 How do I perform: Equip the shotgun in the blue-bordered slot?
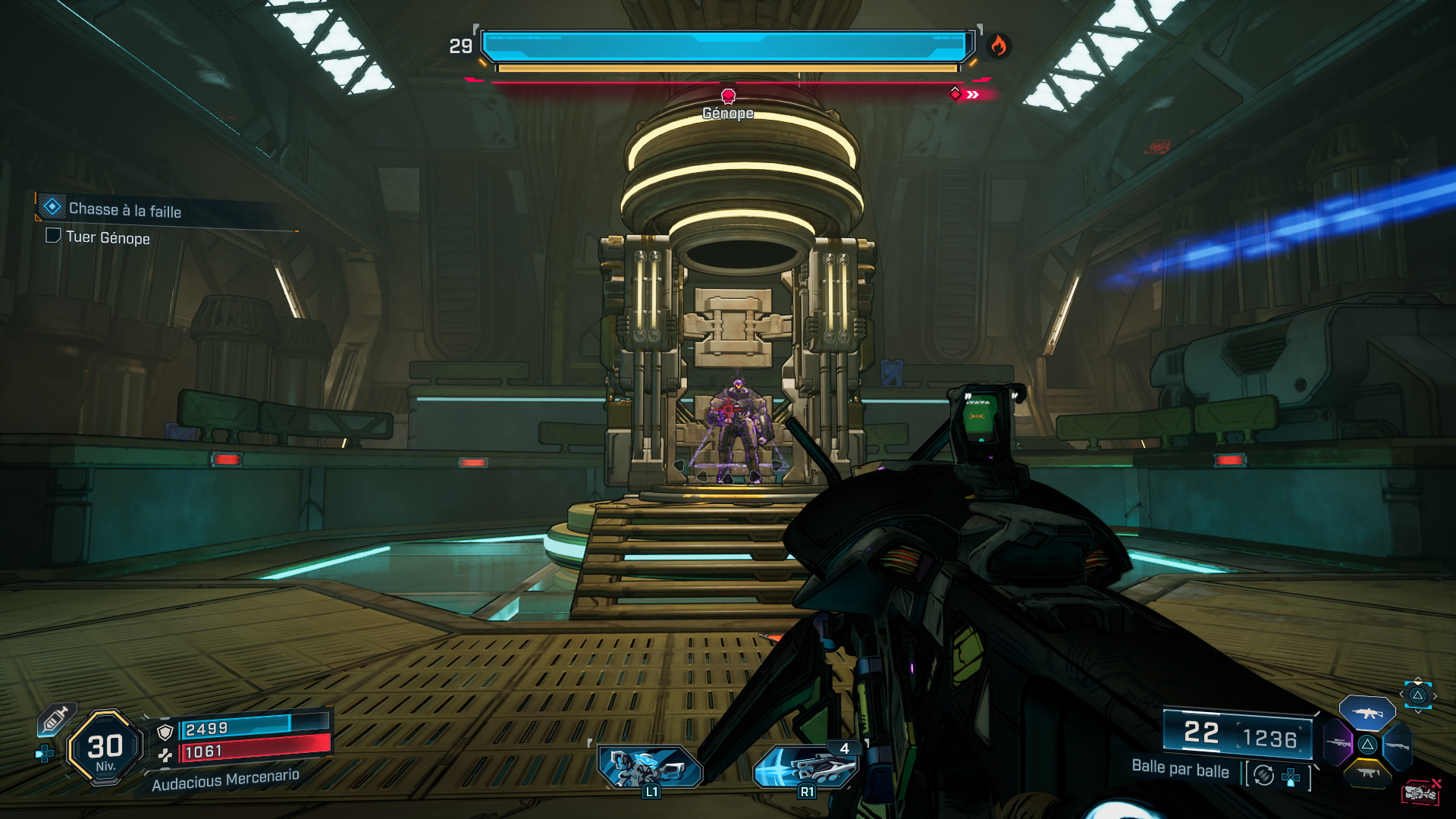[1397, 746]
